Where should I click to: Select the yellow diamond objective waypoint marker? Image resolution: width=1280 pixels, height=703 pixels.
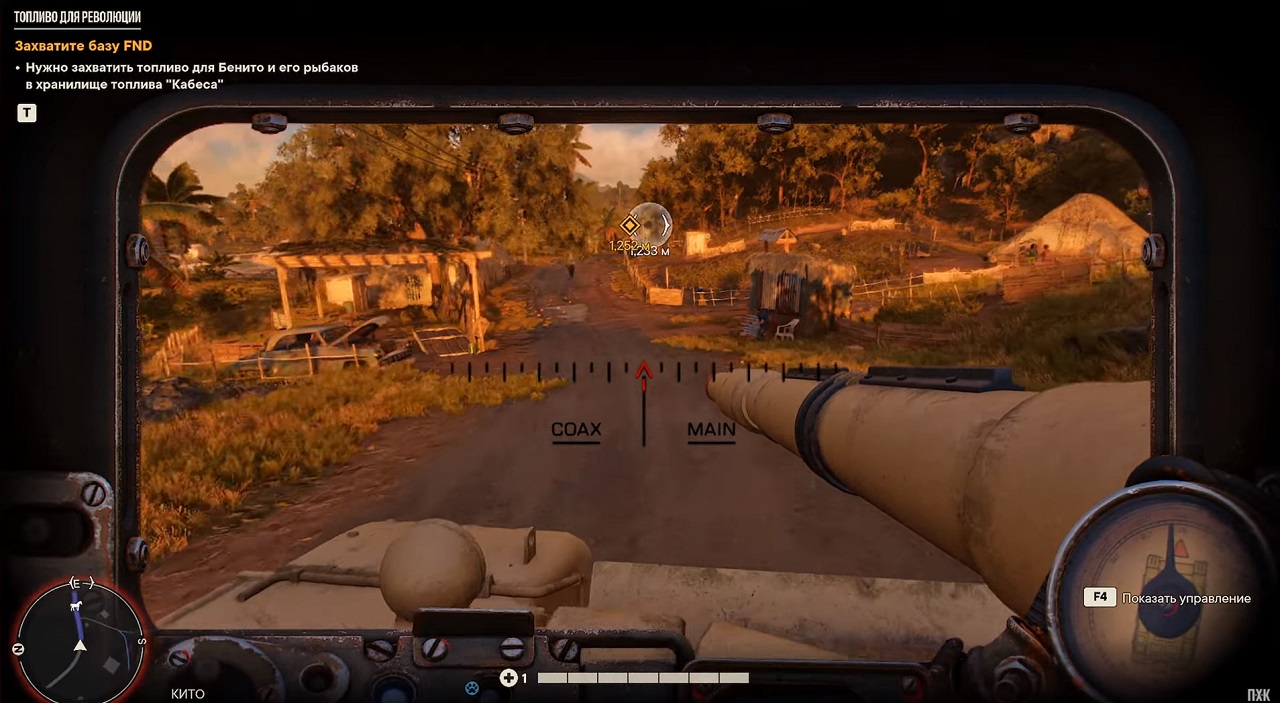[629, 225]
